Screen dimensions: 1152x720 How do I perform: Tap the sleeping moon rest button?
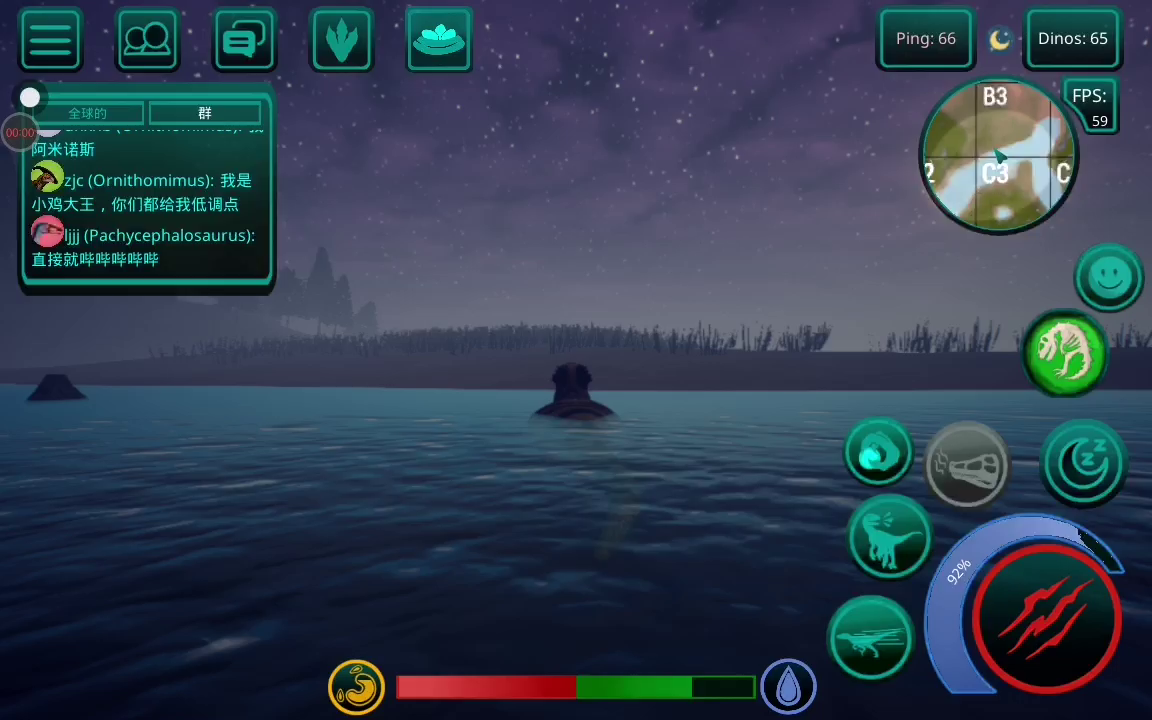pos(1084,461)
